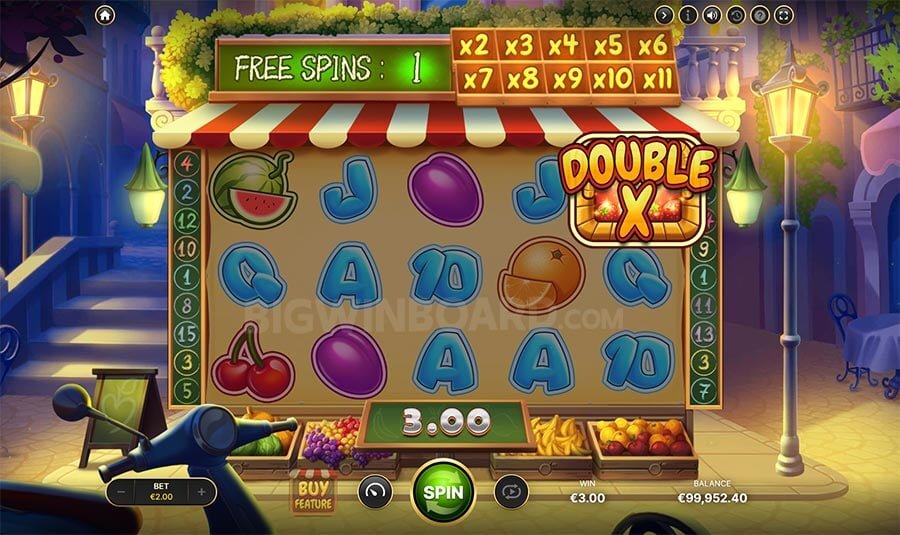Show the game history clock icon

point(736,15)
